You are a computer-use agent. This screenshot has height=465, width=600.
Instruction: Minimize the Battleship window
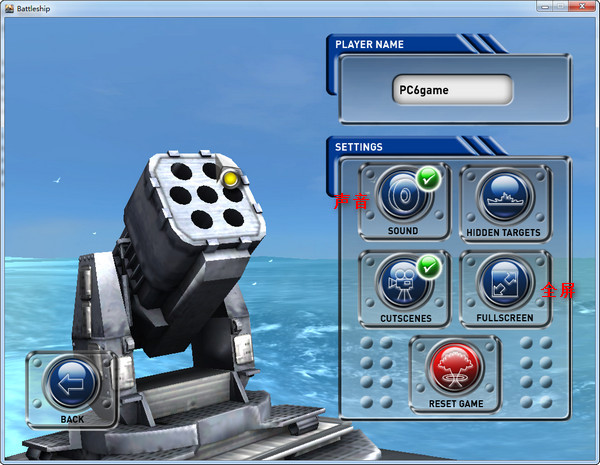(x=545, y=8)
